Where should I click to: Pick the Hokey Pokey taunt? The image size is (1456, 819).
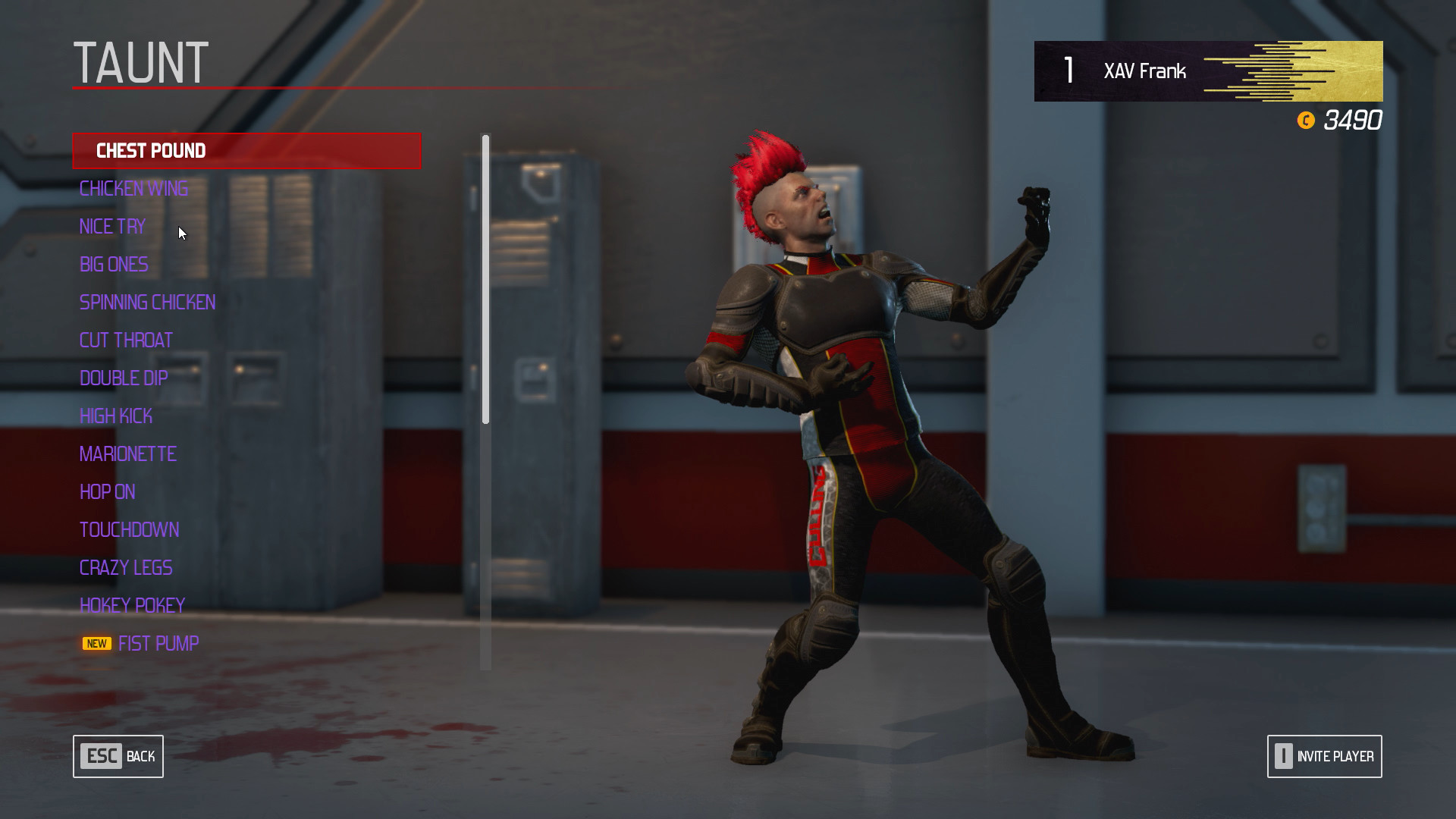pyautogui.click(x=132, y=605)
